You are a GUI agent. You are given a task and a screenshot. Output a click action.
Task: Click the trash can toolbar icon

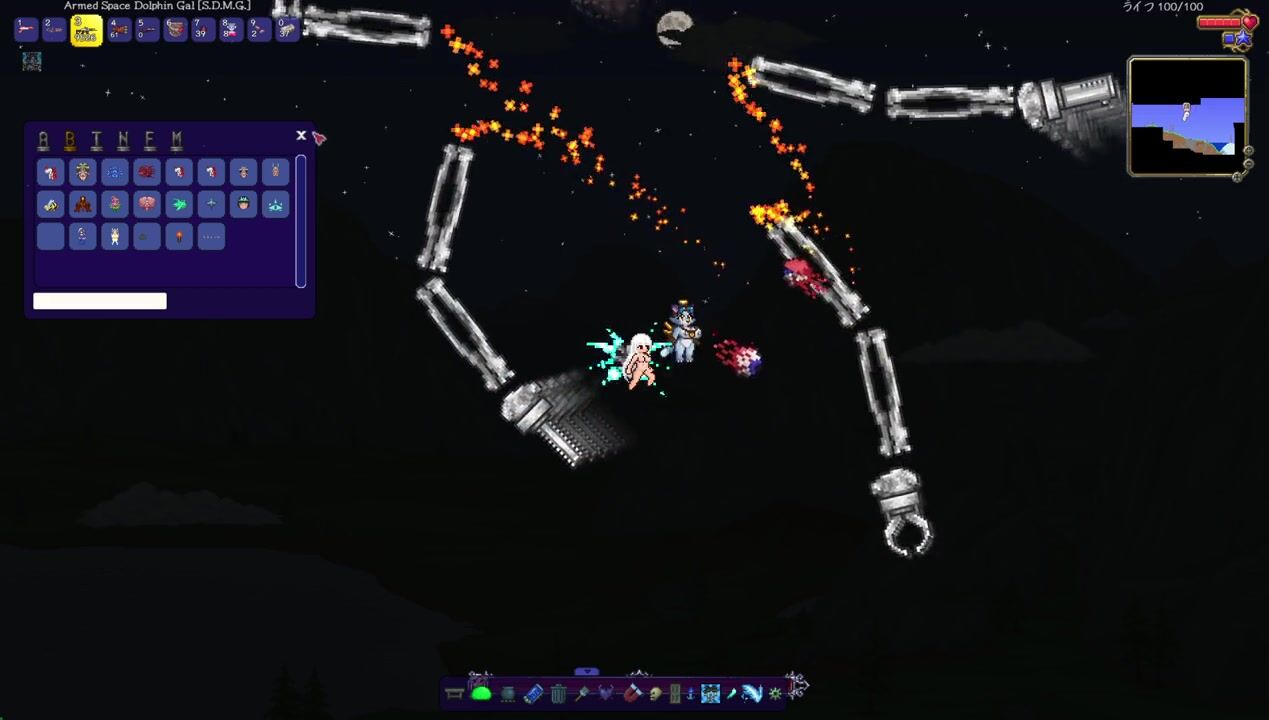[x=558, y=694]
